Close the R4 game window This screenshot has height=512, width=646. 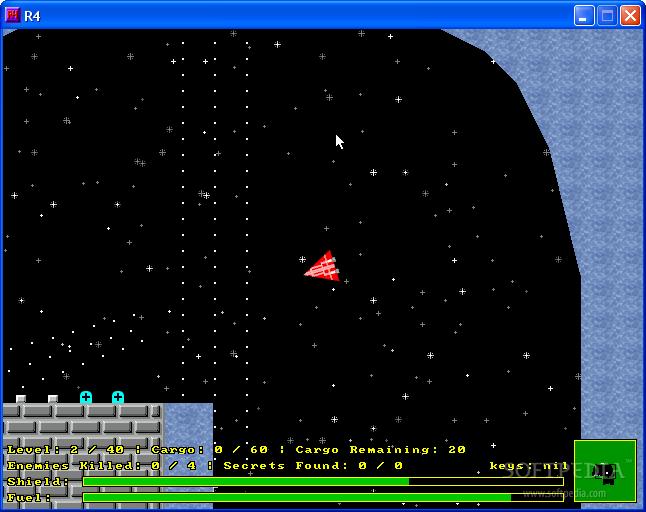(630, 15)
